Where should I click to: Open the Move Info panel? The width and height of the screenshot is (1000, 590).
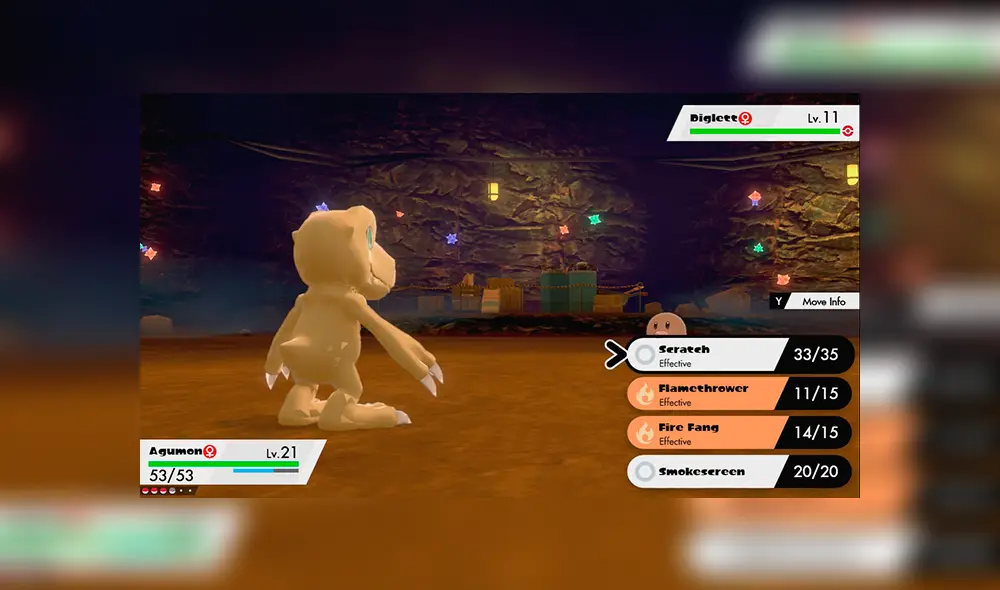point(814,301)
